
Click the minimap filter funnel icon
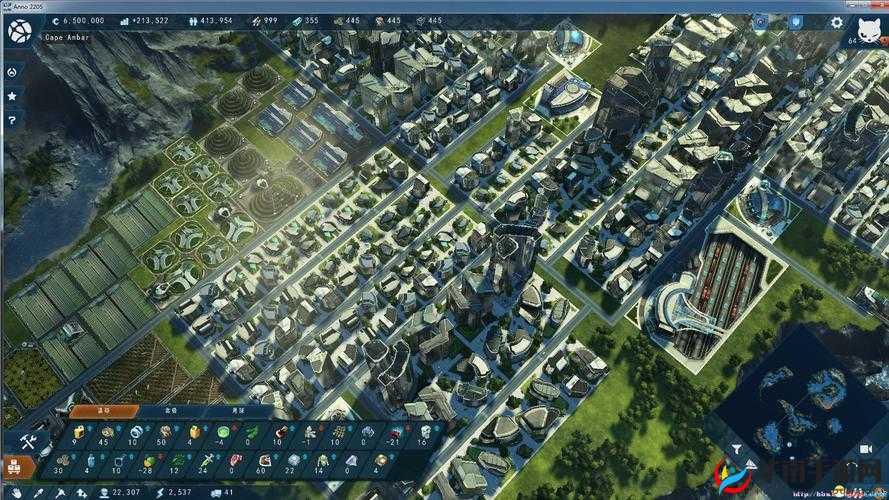(737, 449)
